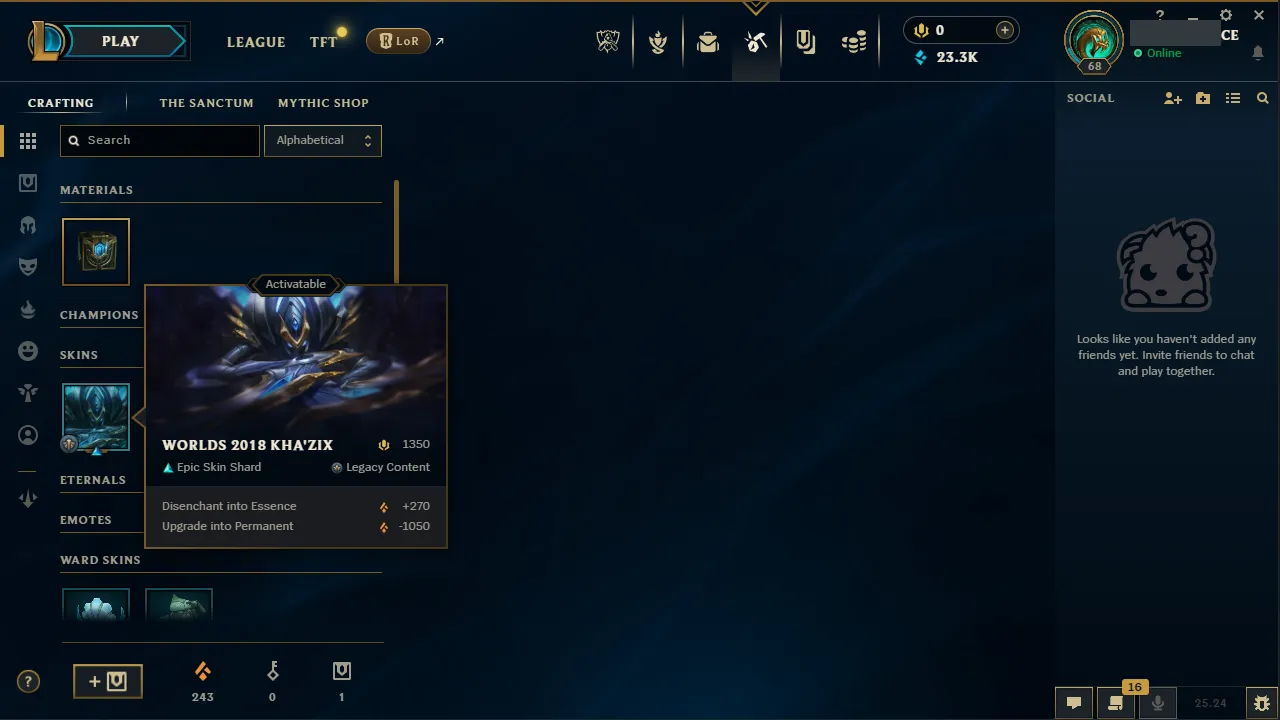1280x720 pixels.
Task: Expand the chat conversations showing 16 notifications
Action: coord(1115,702)
